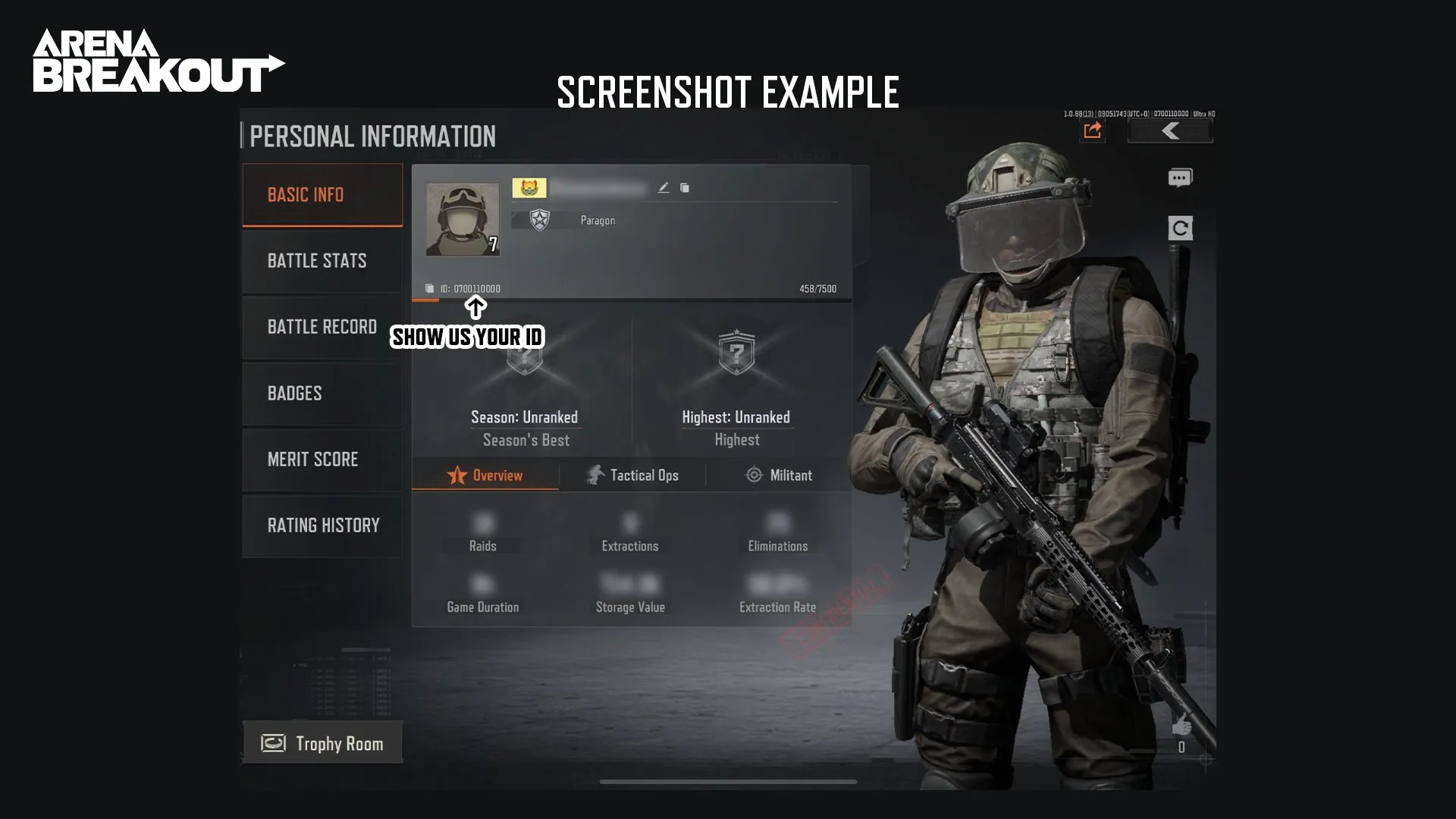Copy the player ID number
1456x819 pixels.
tap(430, 289)
